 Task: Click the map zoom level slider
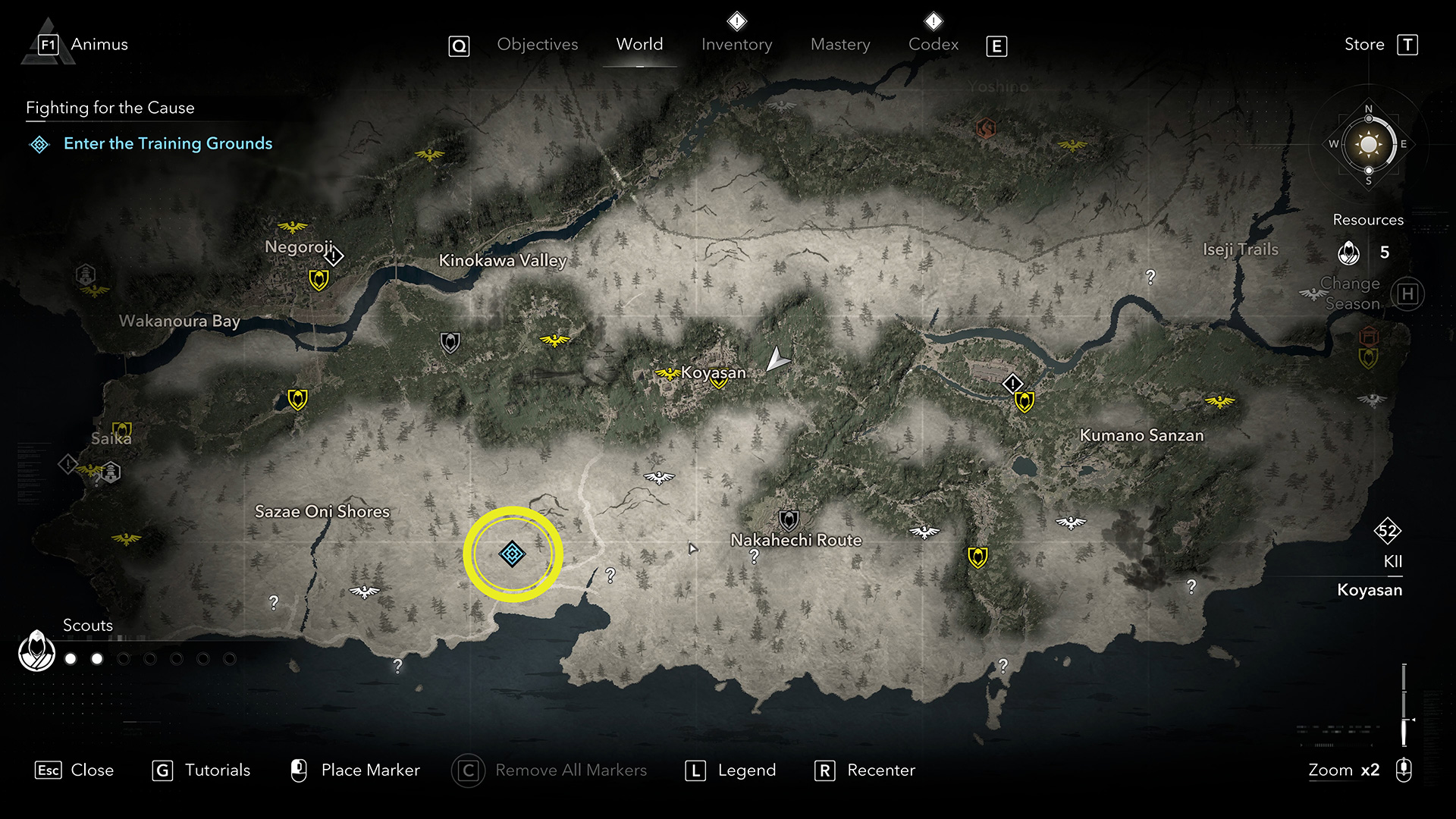1404,705
